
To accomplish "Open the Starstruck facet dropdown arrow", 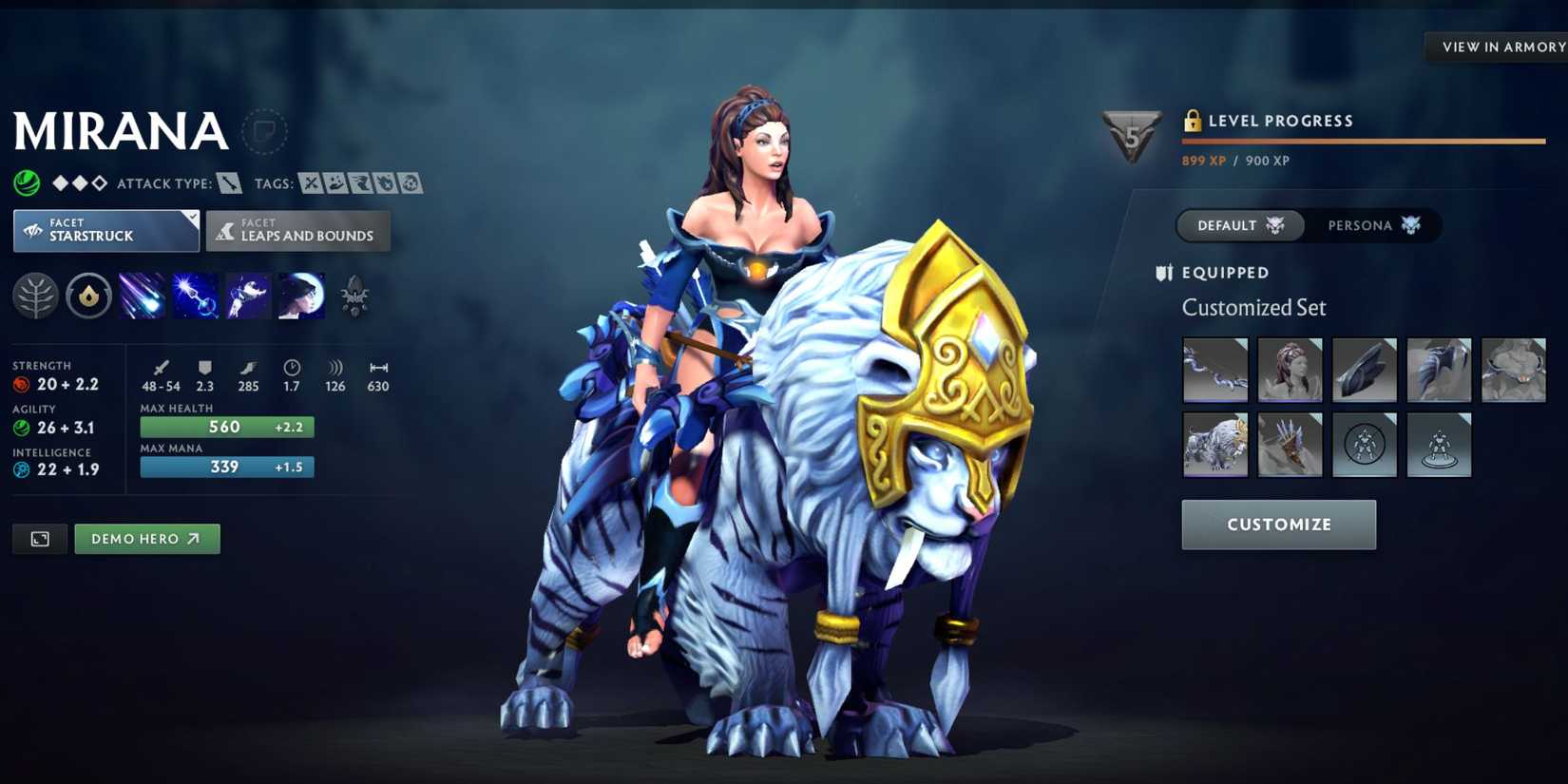I will pos(191,217).
